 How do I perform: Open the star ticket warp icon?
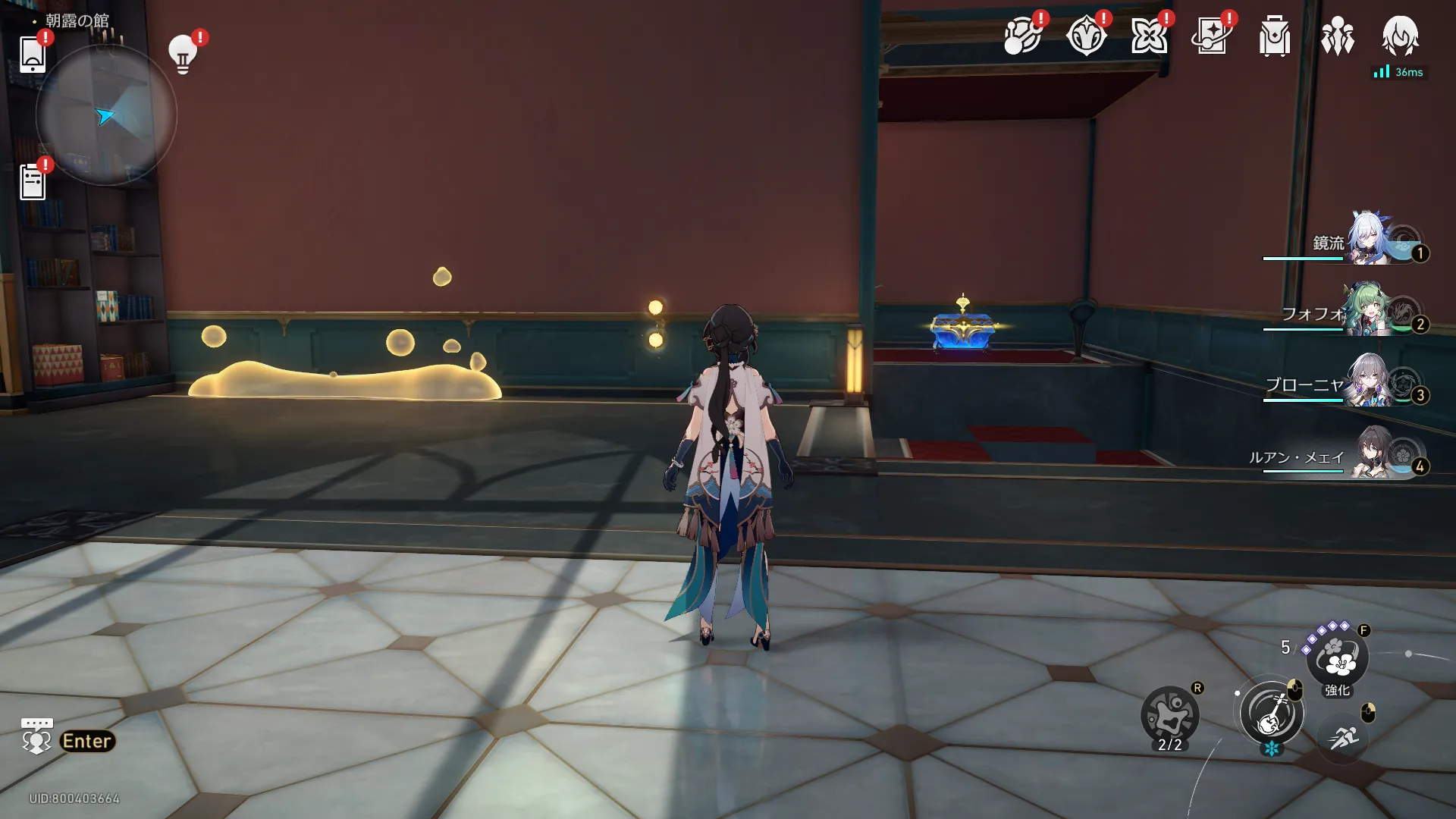[1211, 36]
